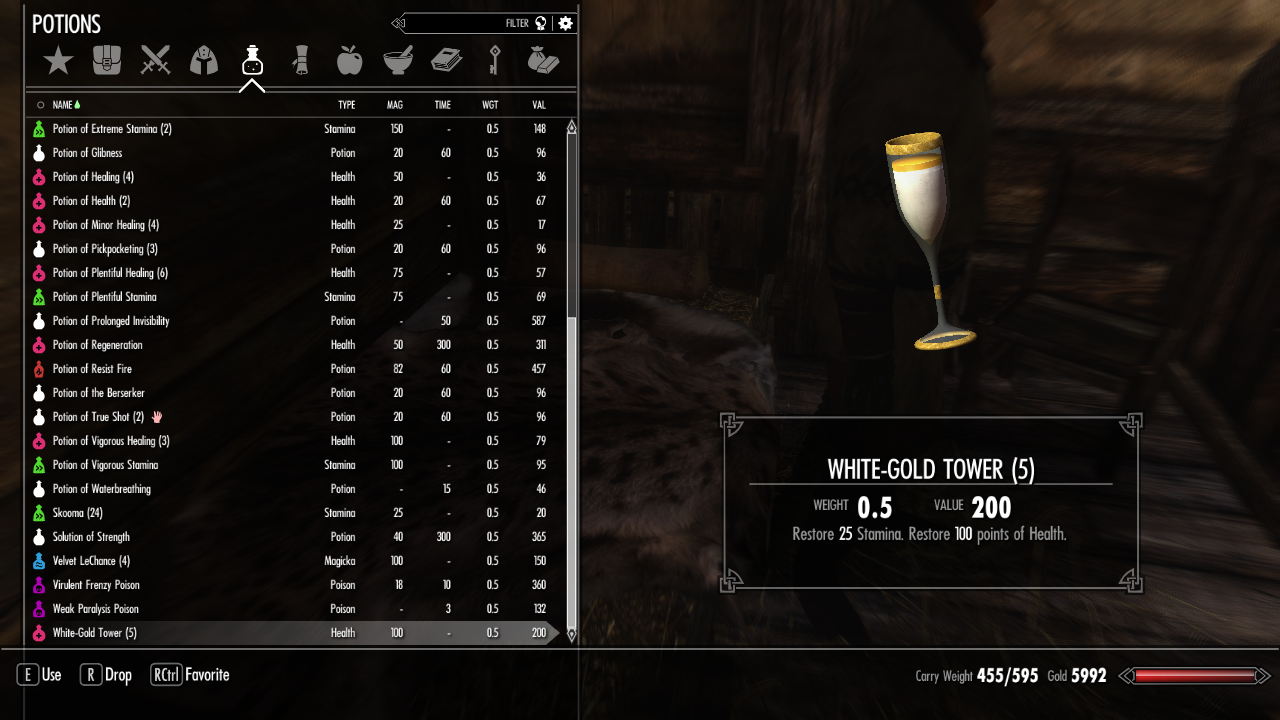
Task: Choose Potion of Waterbreathing
Action: pyautogui.click(x=102, y=489)
